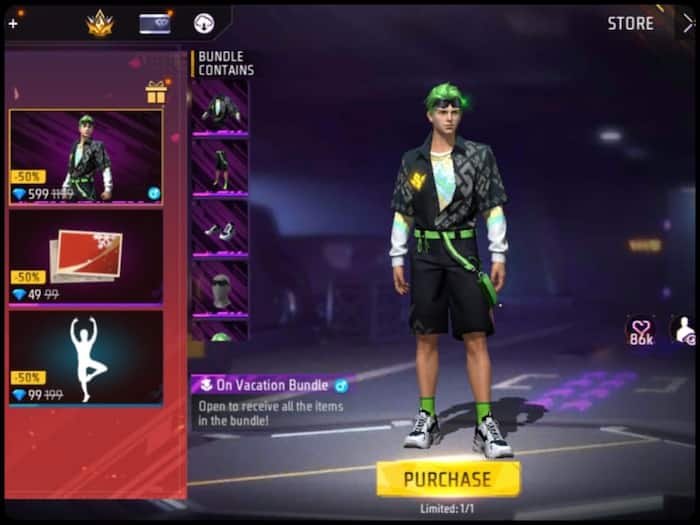Open the gift box icon

point(155,92)
